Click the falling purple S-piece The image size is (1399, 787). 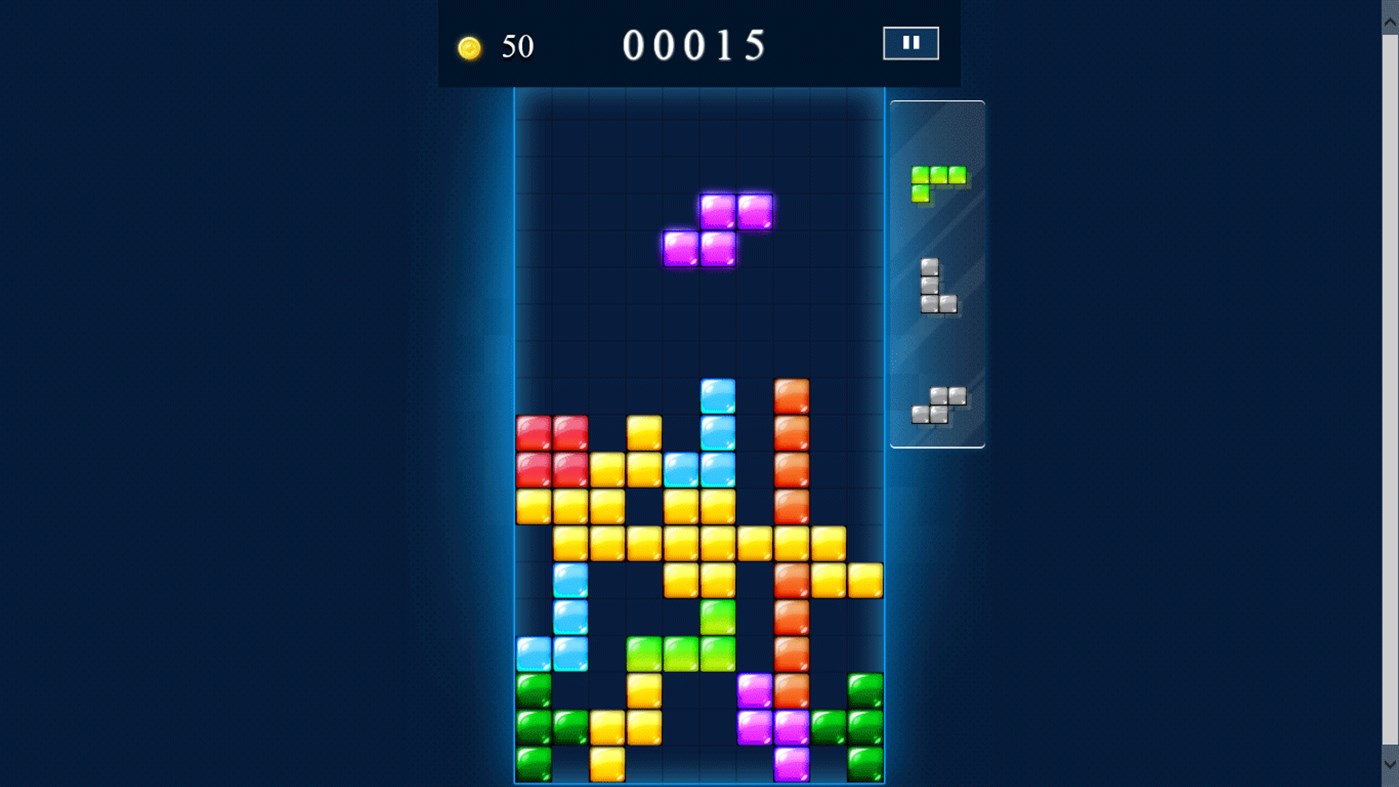[x=717, y=228]
